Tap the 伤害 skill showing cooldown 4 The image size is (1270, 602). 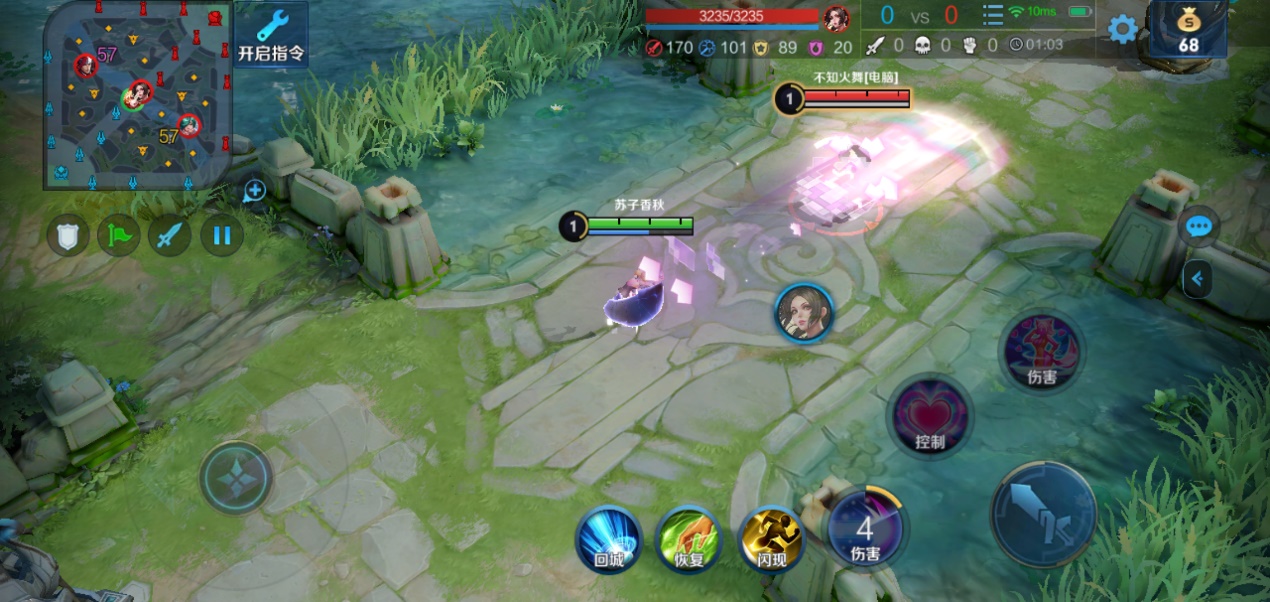tap(865, 529)
